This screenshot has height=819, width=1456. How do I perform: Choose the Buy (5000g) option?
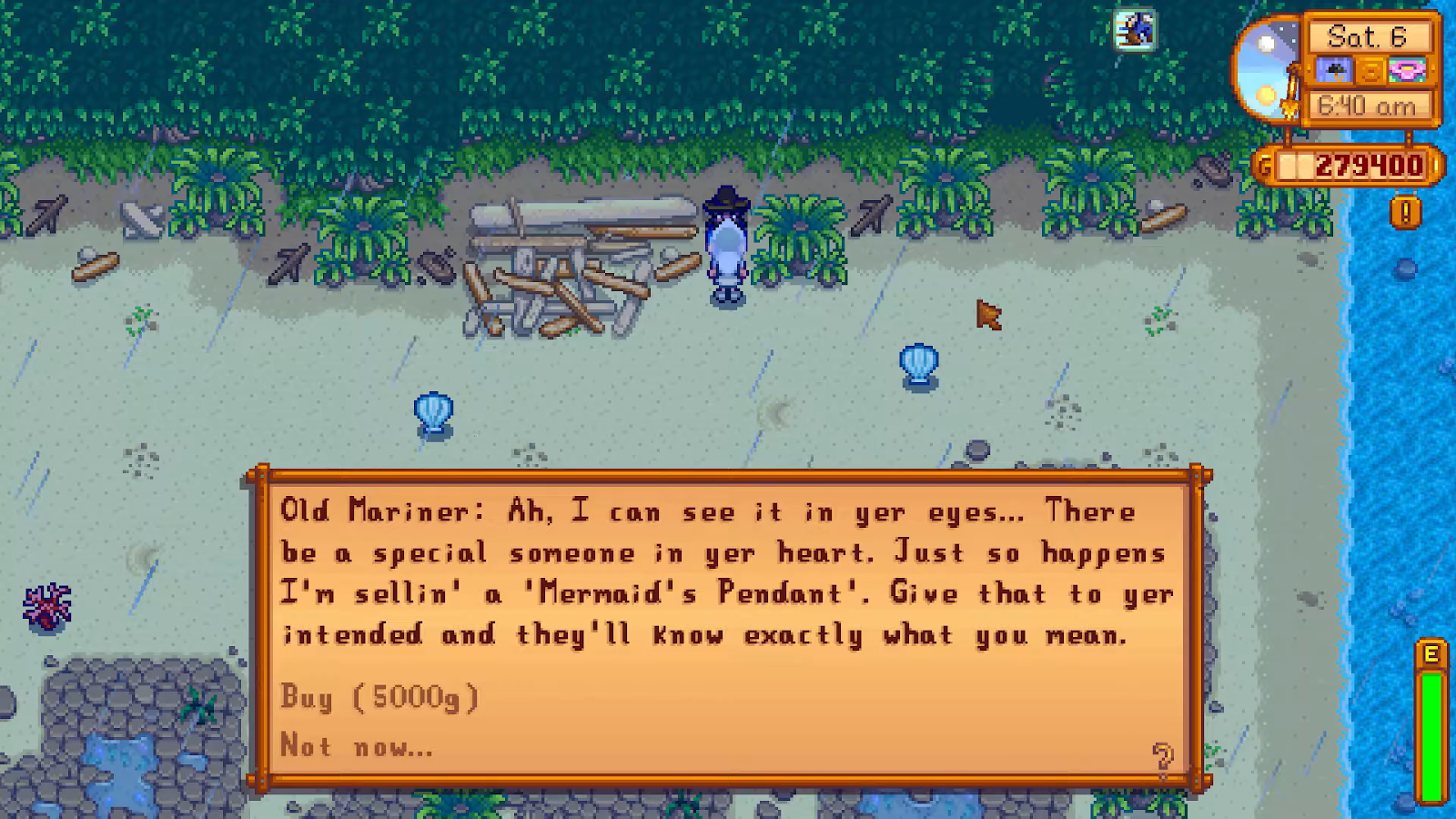click(379, 697)
